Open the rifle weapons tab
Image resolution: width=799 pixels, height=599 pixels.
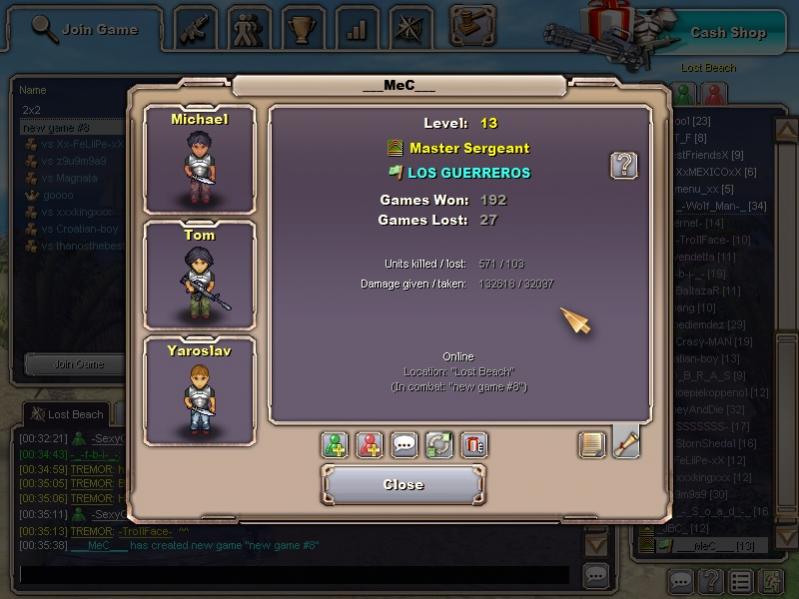196,28
